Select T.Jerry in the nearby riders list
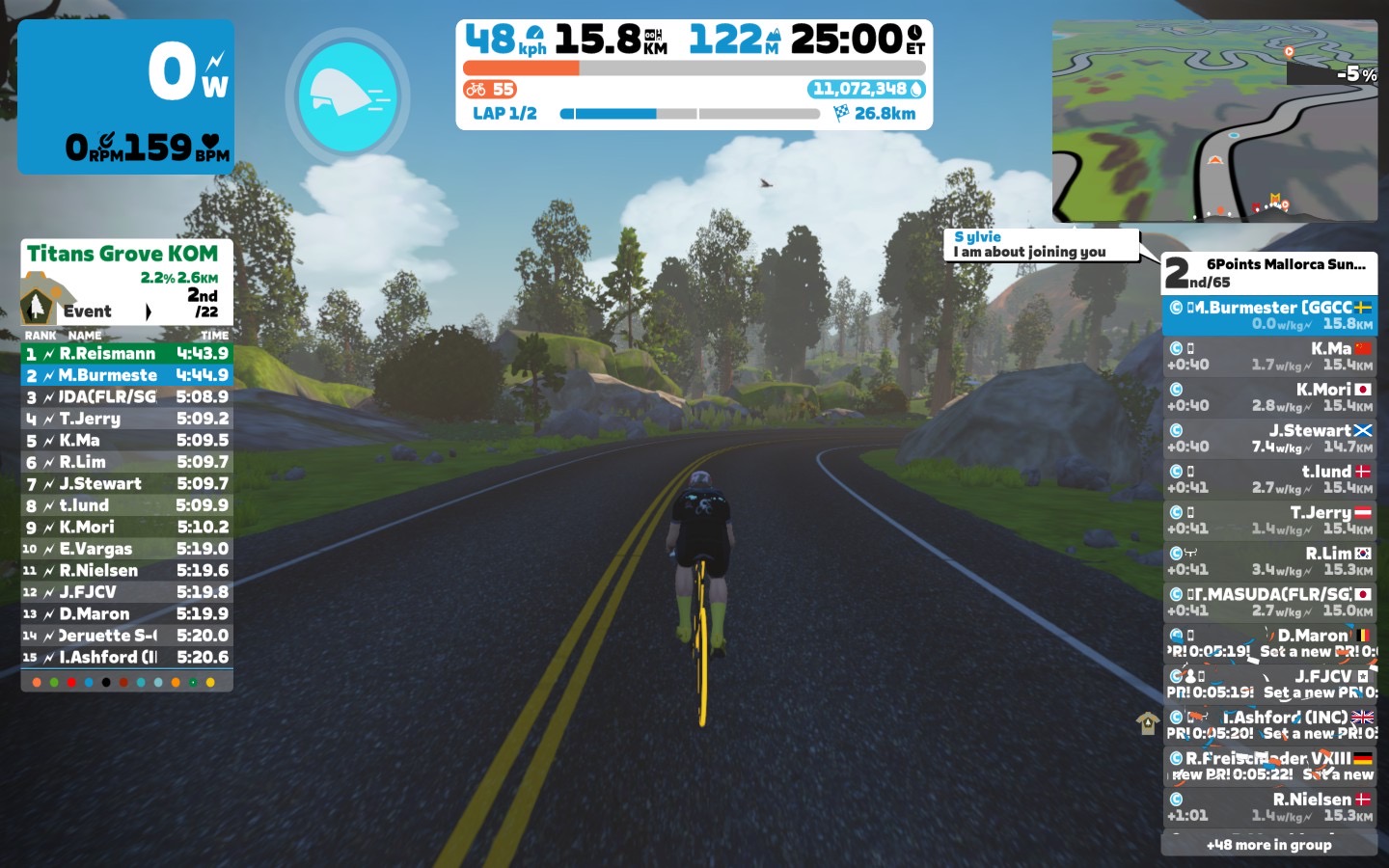The width and height of the screenshot is (1389, 868). point(1268,521)
